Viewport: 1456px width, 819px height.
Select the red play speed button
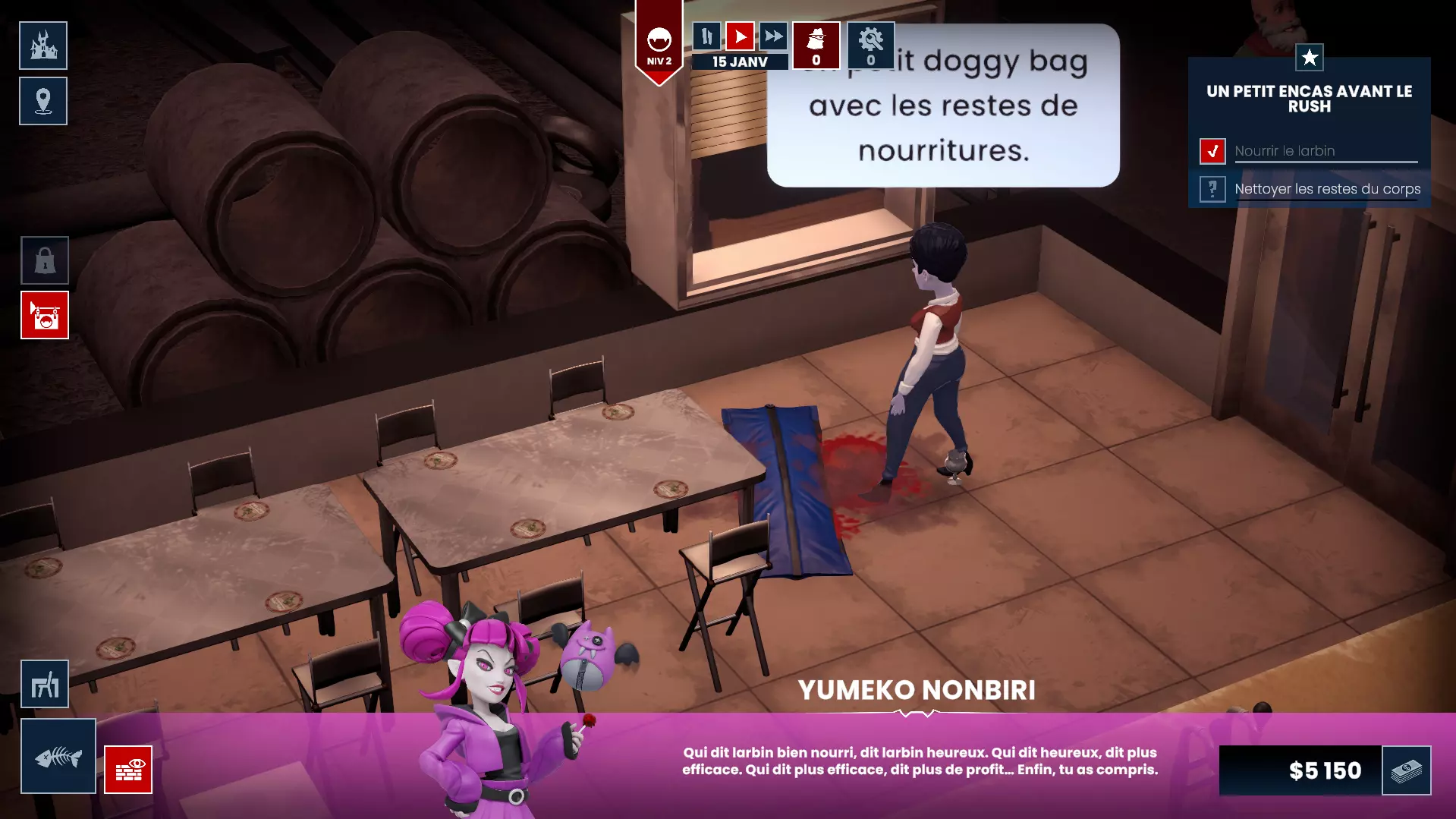[739, 35]
